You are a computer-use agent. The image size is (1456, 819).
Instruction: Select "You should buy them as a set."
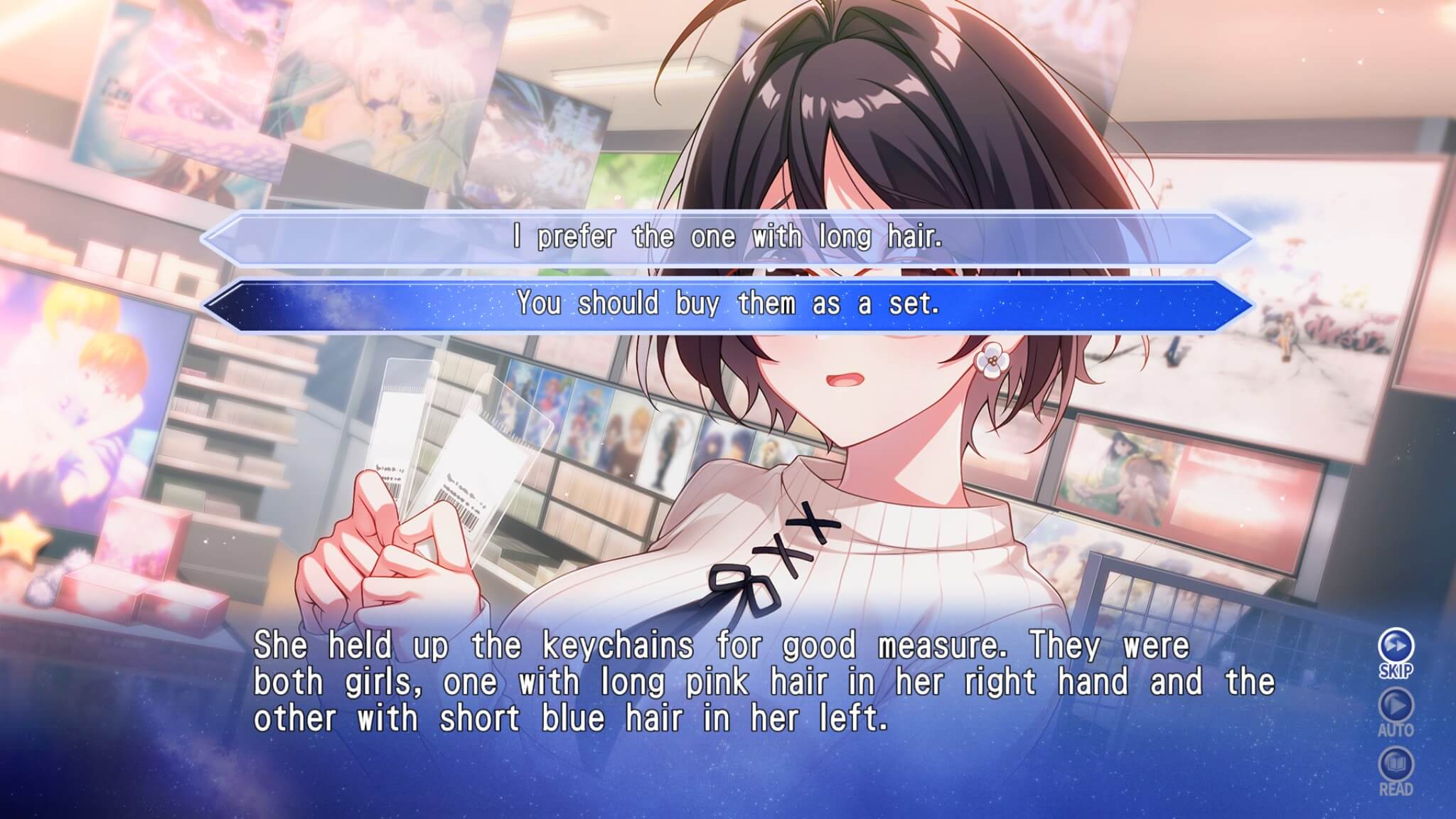[x=727, y=304]
